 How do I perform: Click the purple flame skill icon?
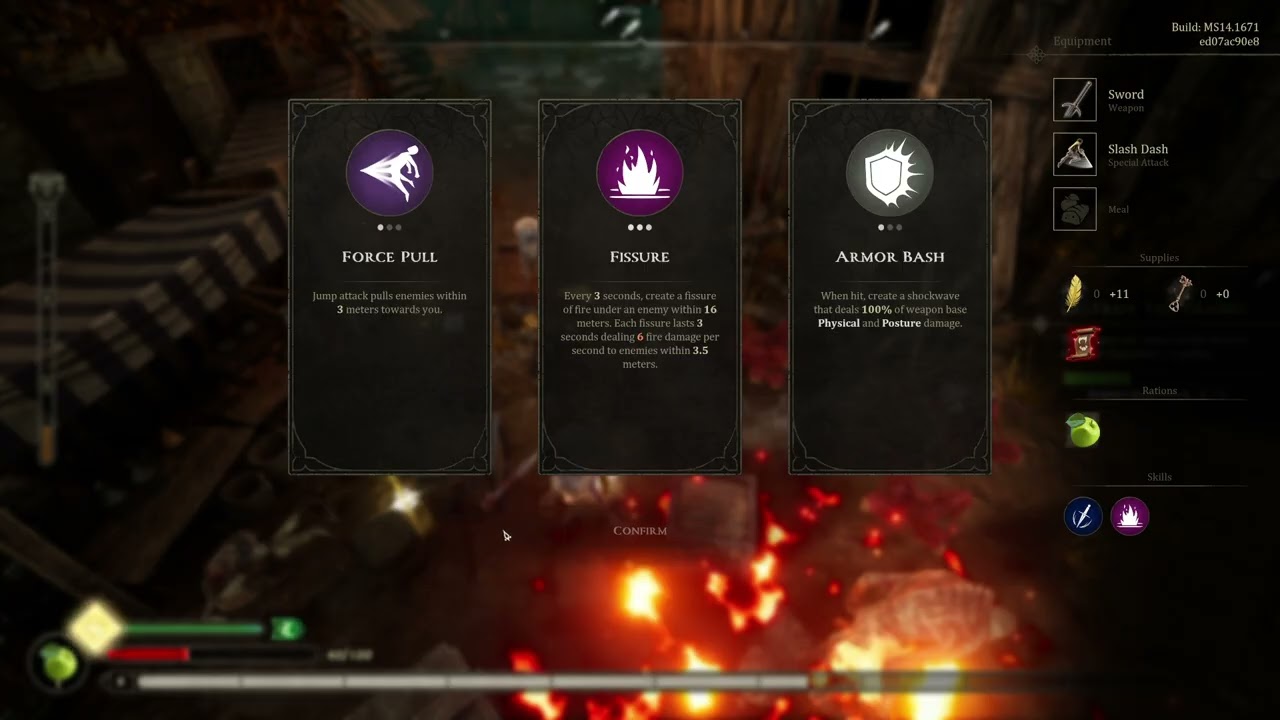(x=1130, y=516)
